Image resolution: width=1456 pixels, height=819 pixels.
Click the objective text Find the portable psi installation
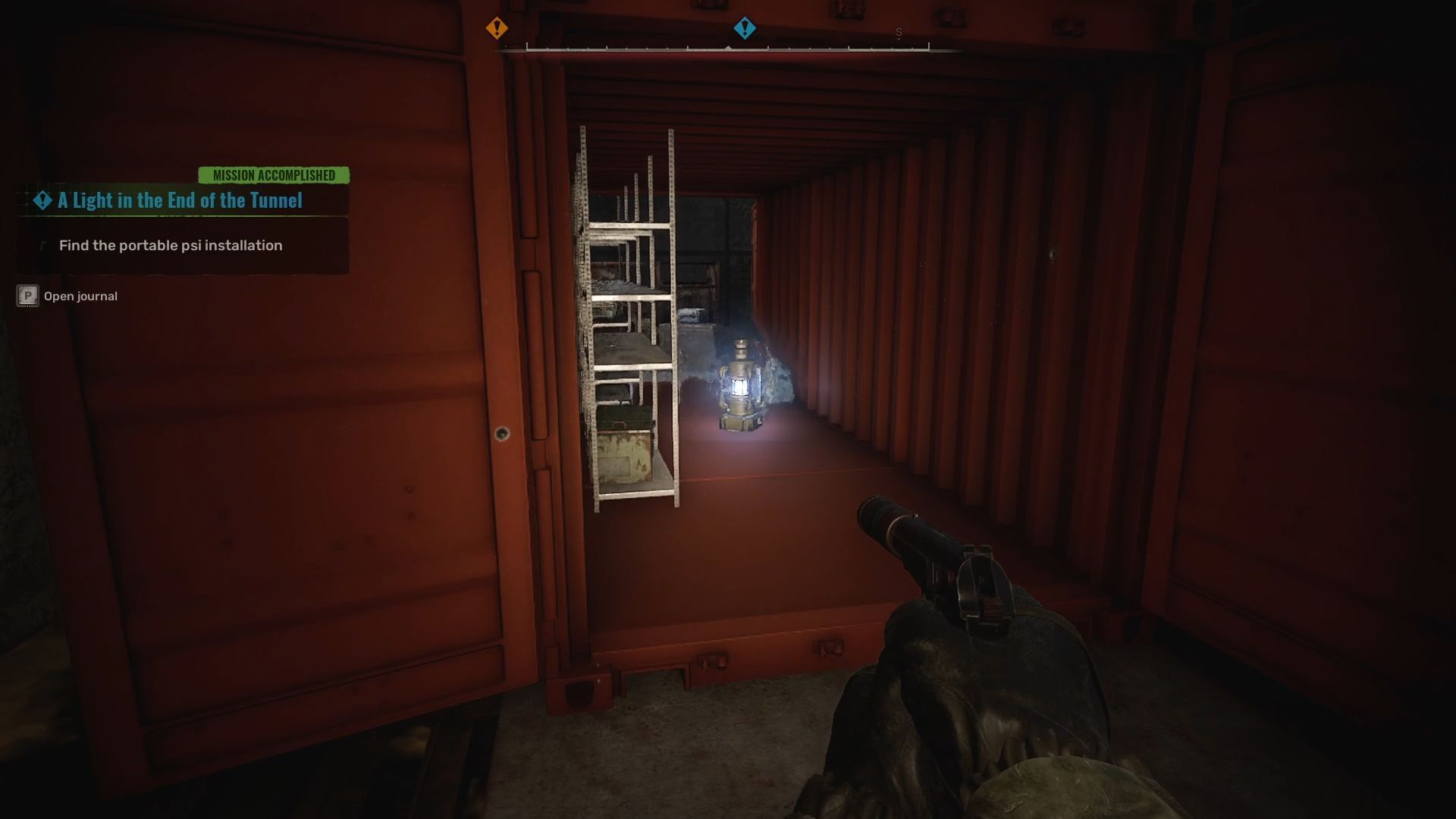click(170, 245)
